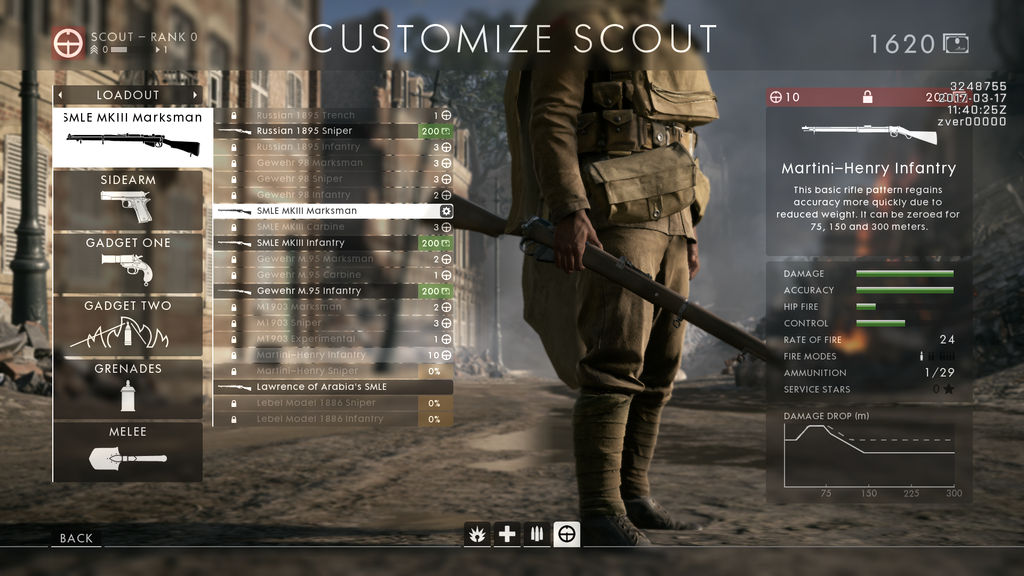
Task: Choose SMLE MKIII Infantry from the list
Action: coord(320,243)
